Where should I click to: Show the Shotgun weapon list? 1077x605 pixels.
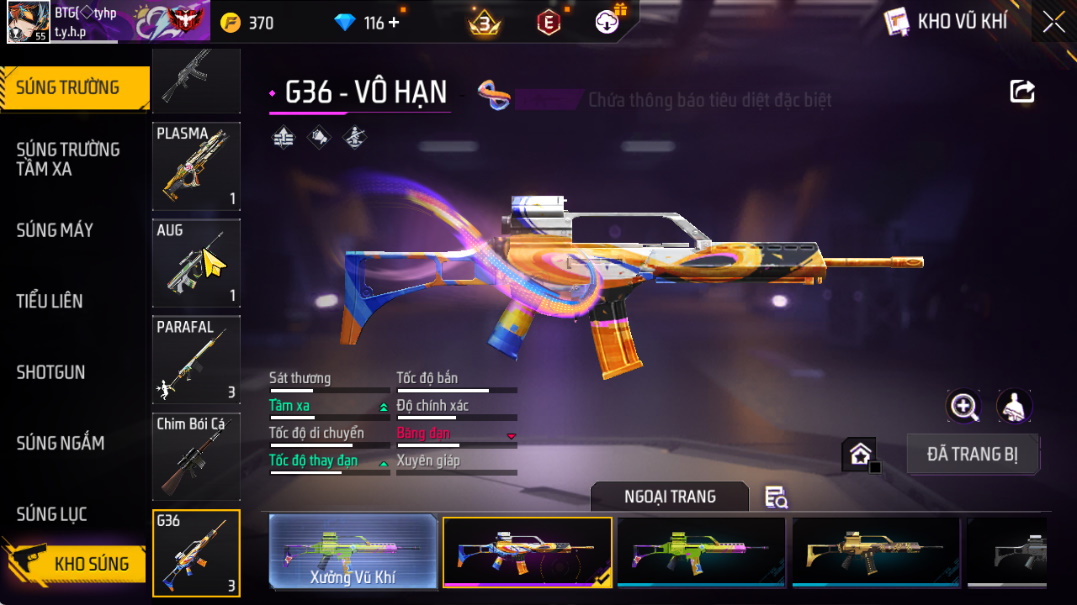51,372
